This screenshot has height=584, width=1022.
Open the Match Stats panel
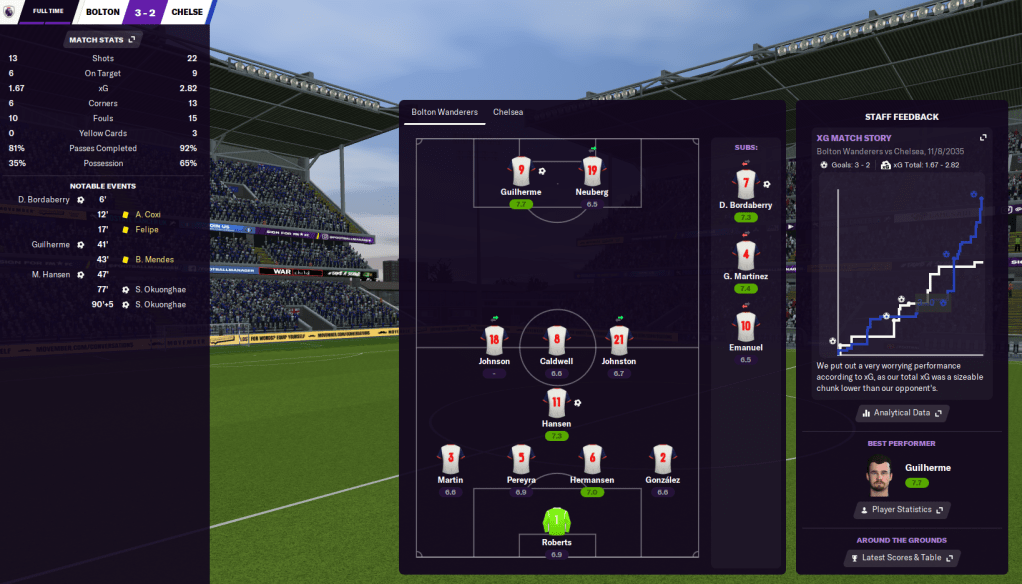[x=102, y=39]
